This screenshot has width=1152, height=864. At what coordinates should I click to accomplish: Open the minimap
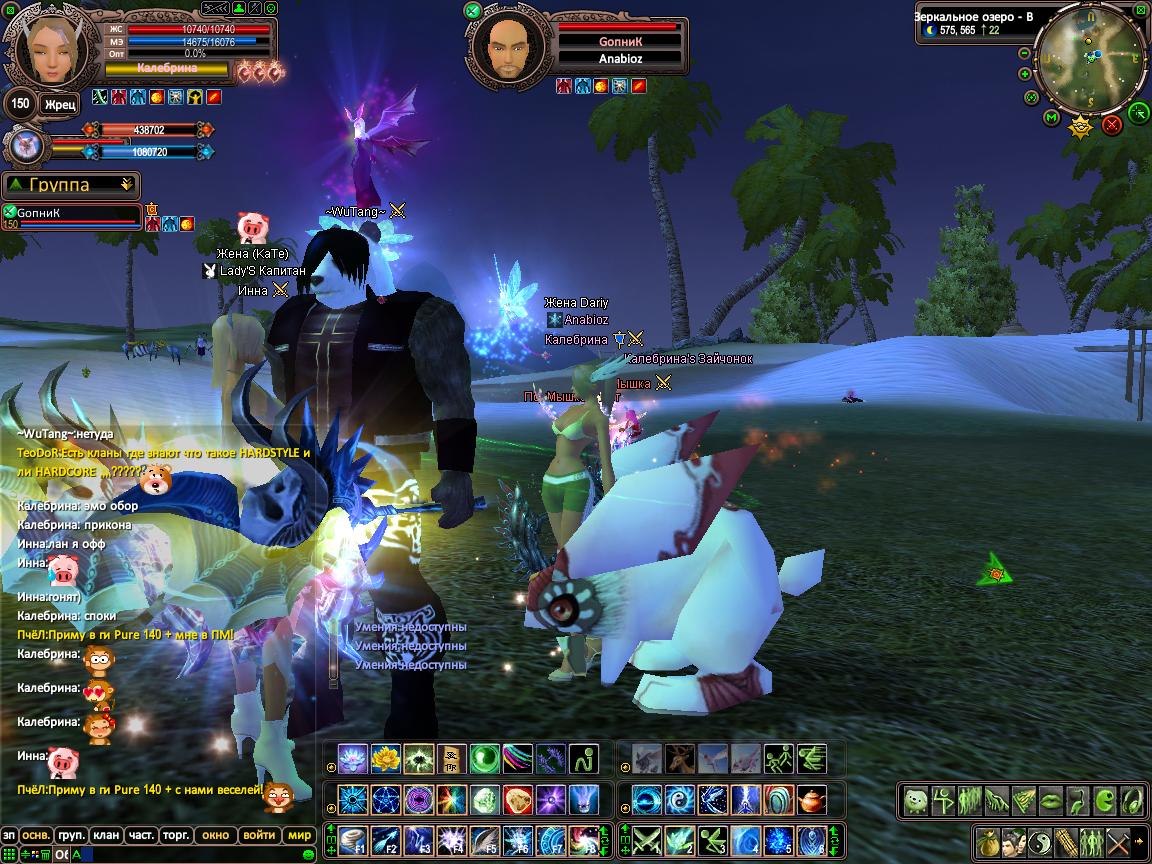1090,62
